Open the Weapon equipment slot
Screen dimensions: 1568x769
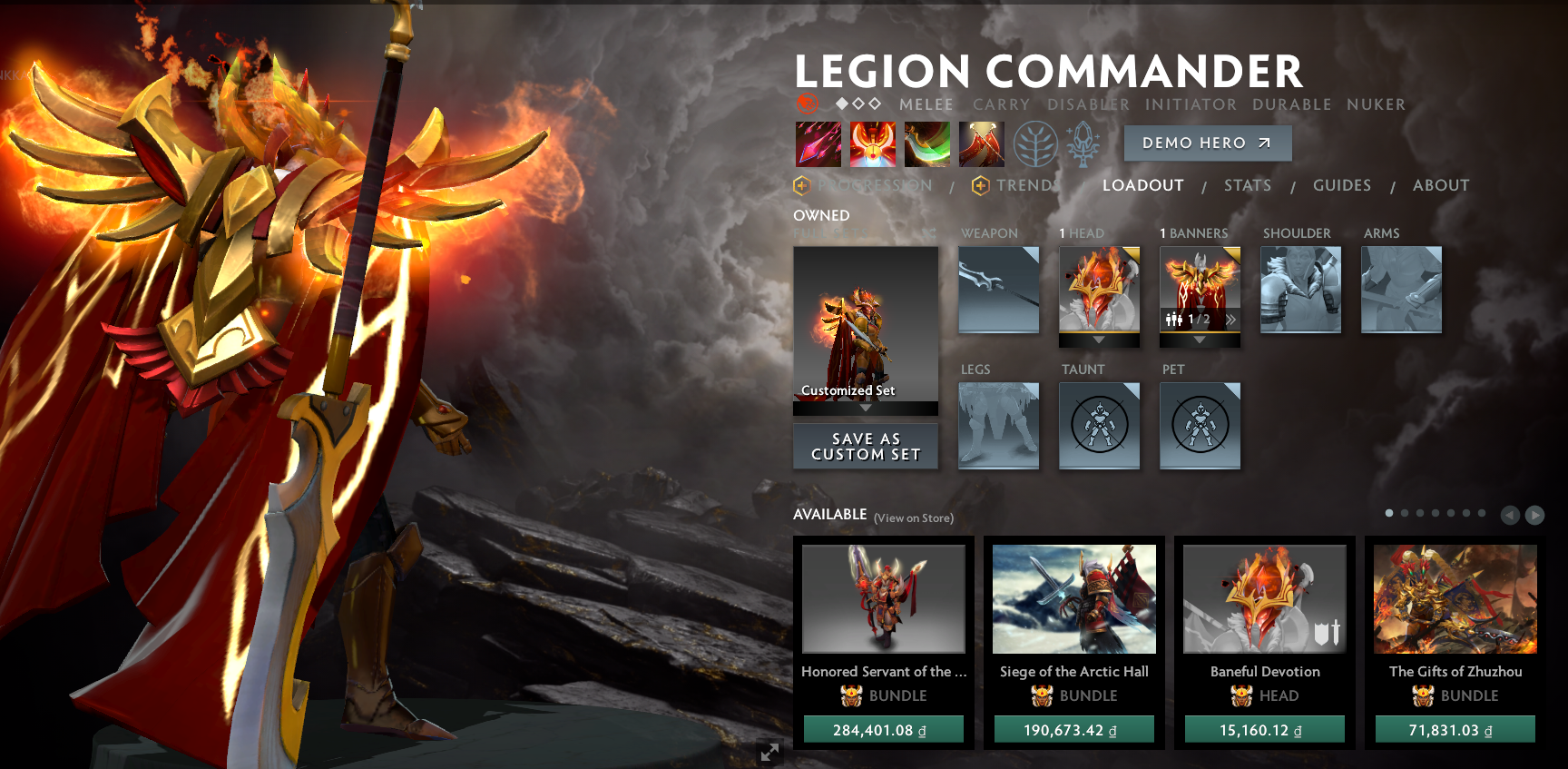[x=998, y=289]
